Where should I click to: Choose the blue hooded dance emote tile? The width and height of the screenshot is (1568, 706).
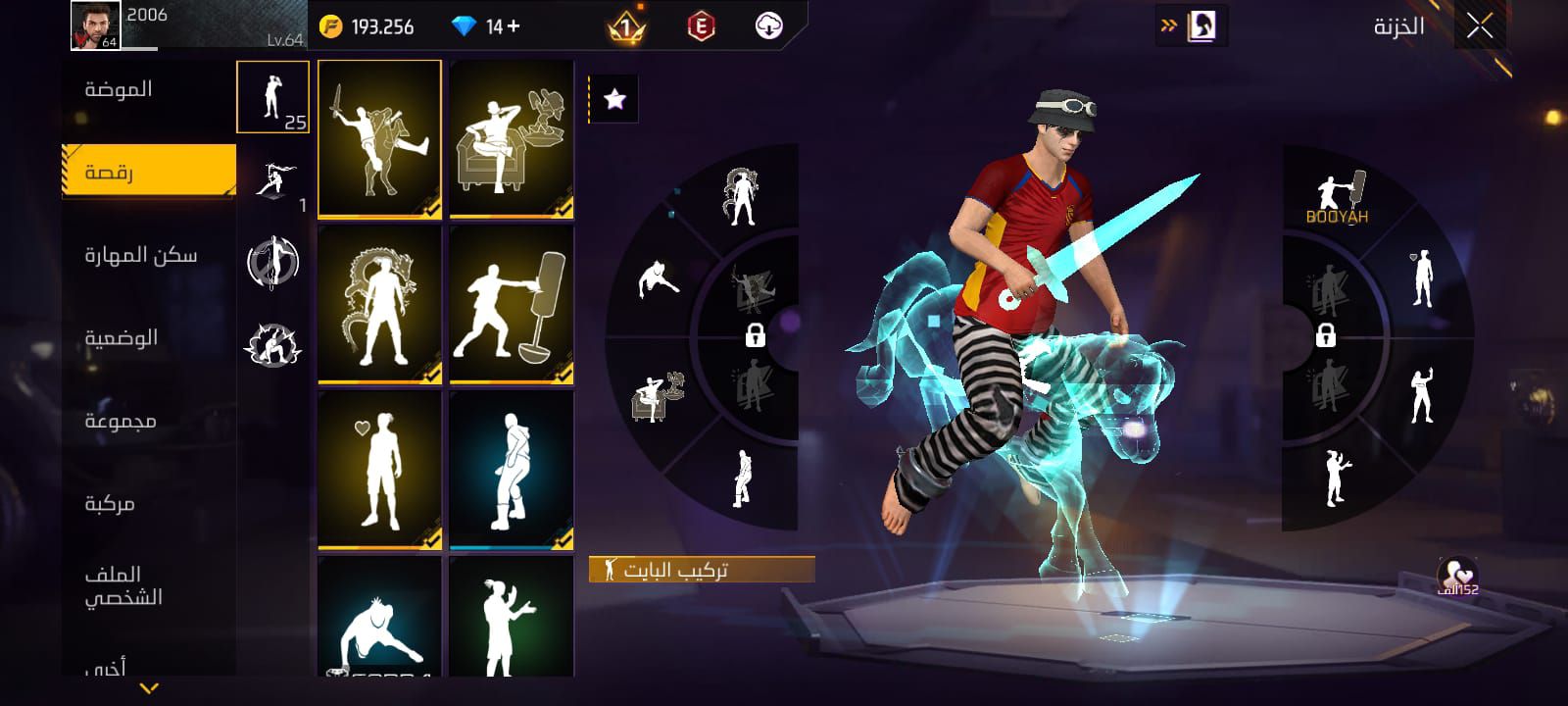tap(511, 470)
